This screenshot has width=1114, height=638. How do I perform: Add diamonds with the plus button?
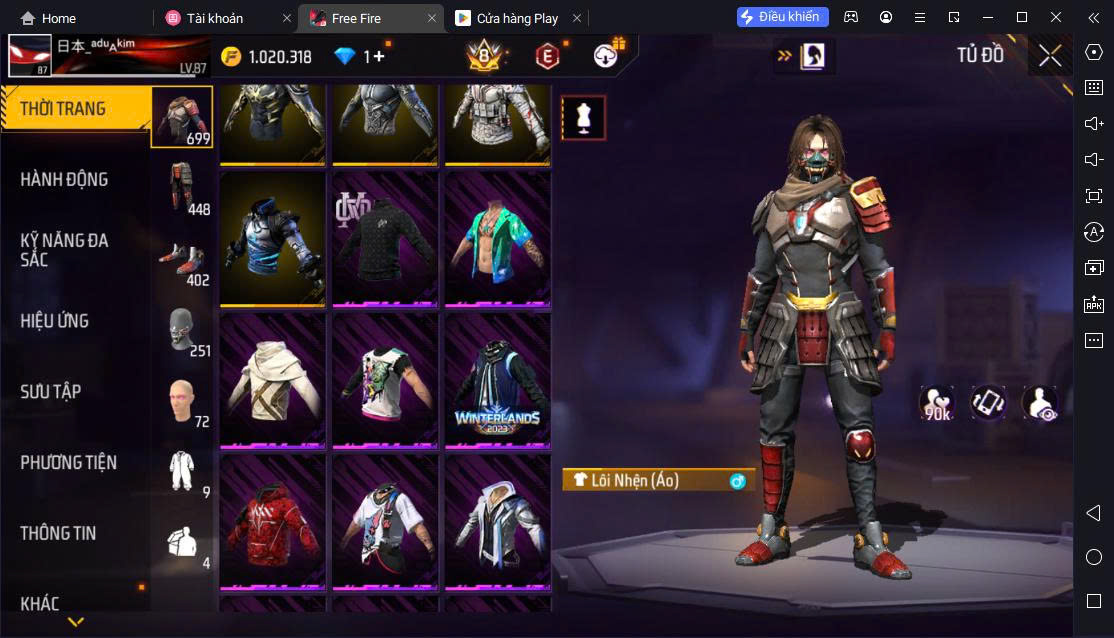pos(379,57)
